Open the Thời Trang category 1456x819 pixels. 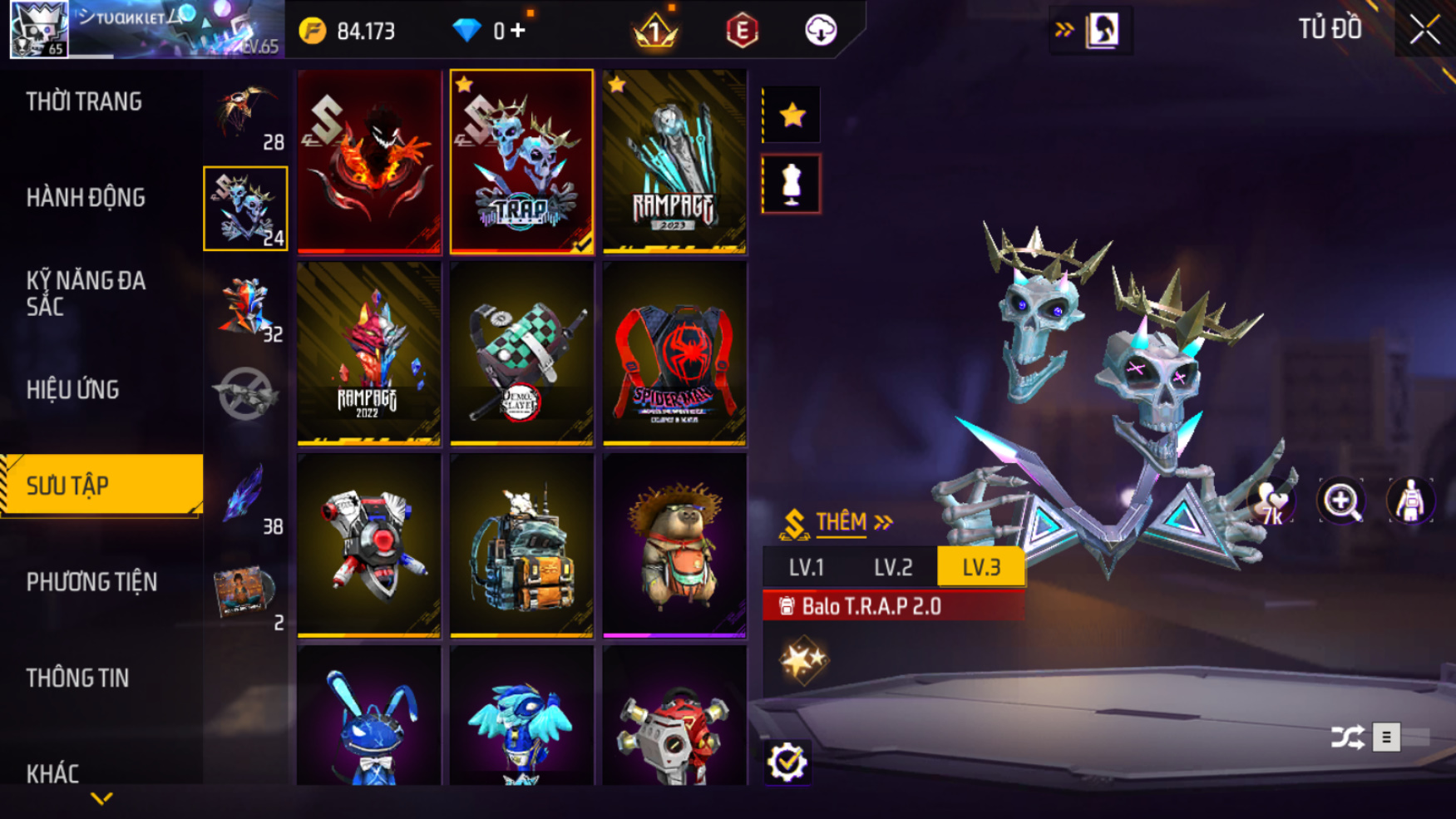[84, 101]
